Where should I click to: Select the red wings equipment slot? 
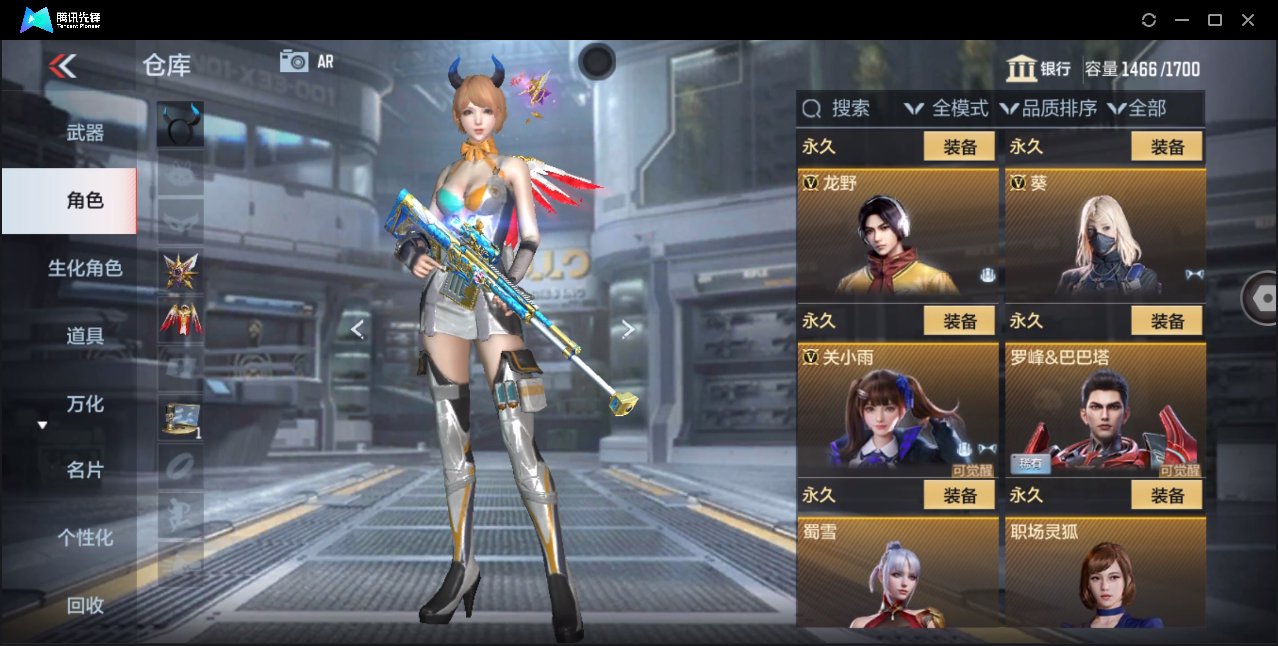180,319
